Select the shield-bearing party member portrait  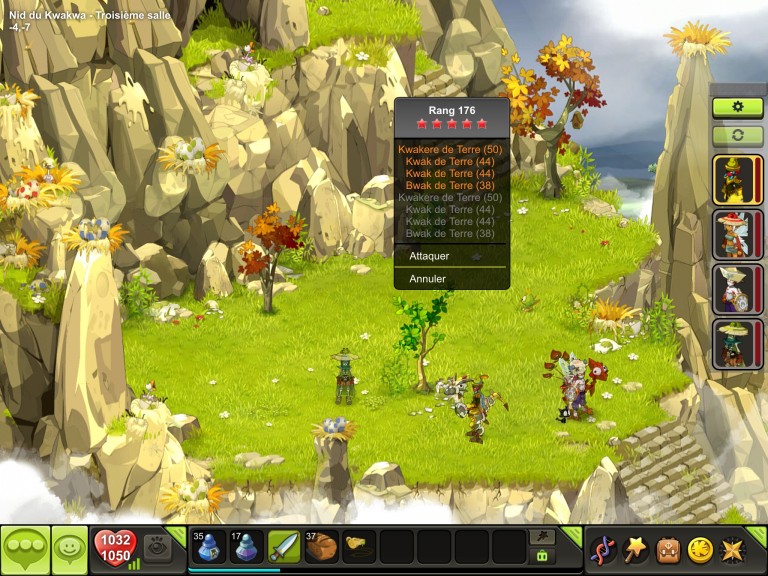737,289
